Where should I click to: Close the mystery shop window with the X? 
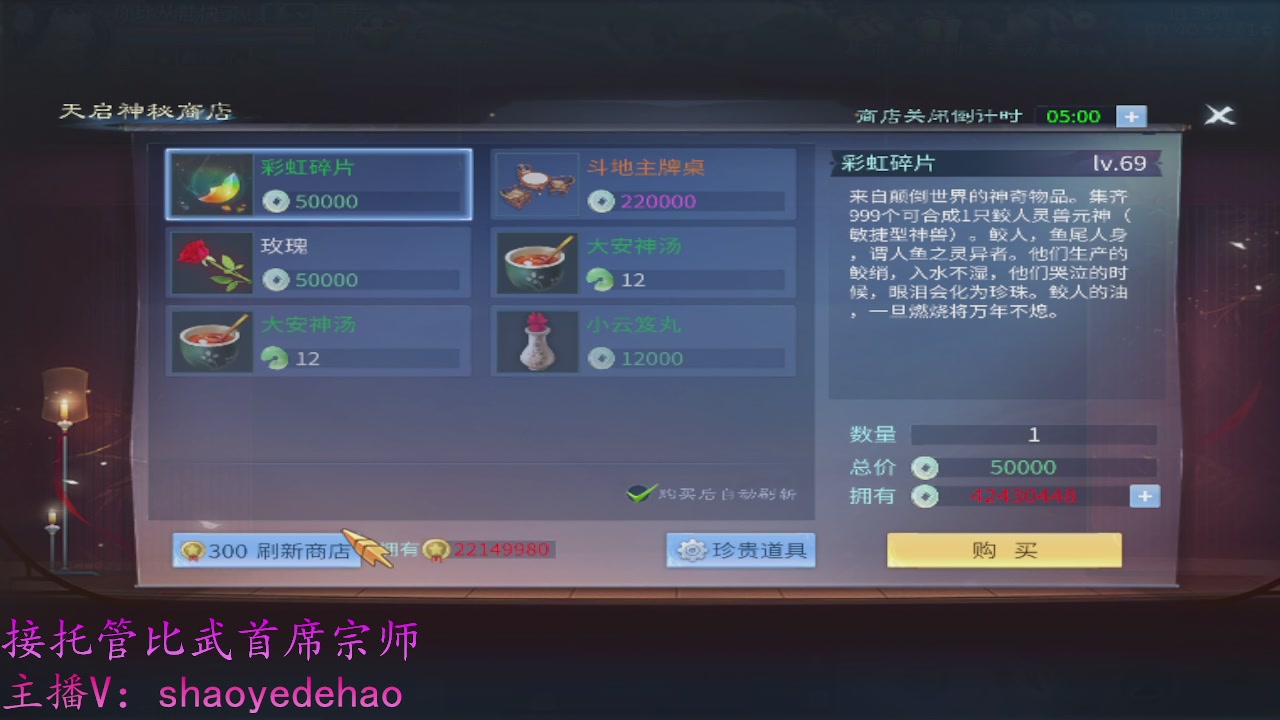1219,114
